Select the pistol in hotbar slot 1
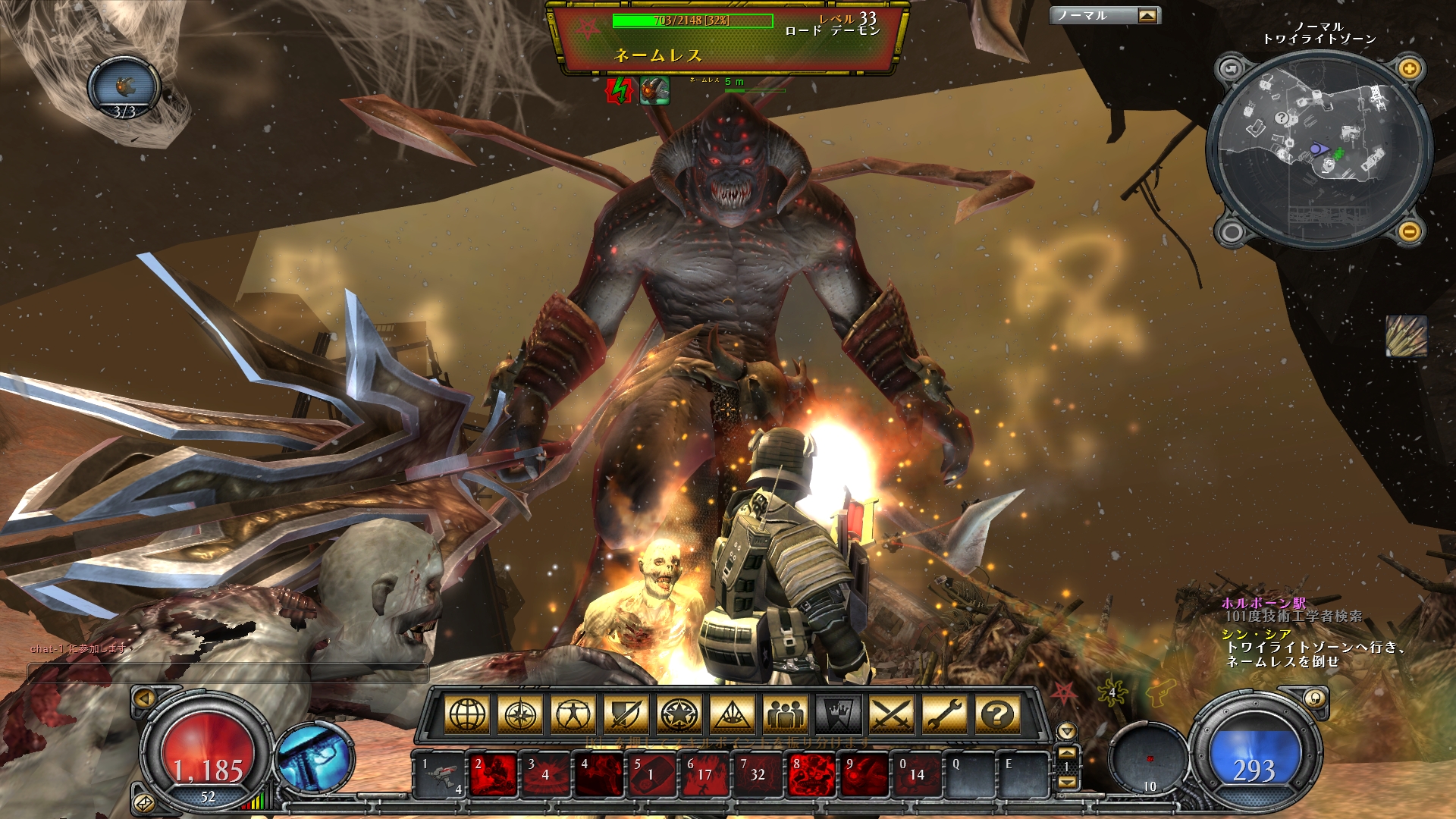The image size is (1456, 819). pos(441,775)
